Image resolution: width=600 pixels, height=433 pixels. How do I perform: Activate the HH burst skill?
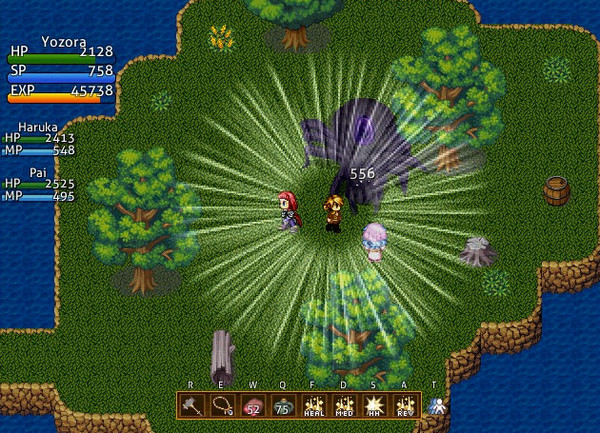[374, 406]
